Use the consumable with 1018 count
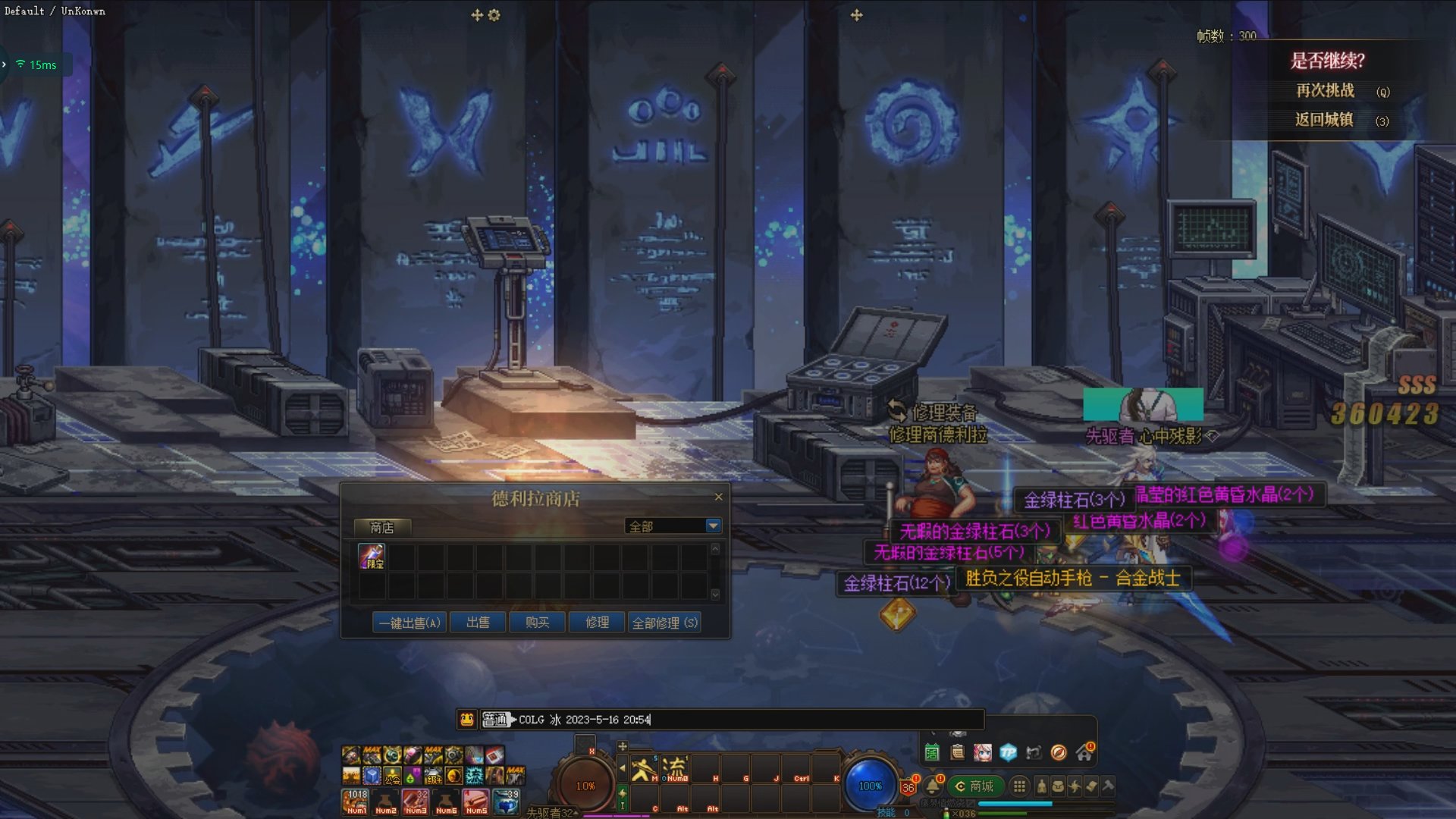1456x819 pixels. click(x=356, y=801)
